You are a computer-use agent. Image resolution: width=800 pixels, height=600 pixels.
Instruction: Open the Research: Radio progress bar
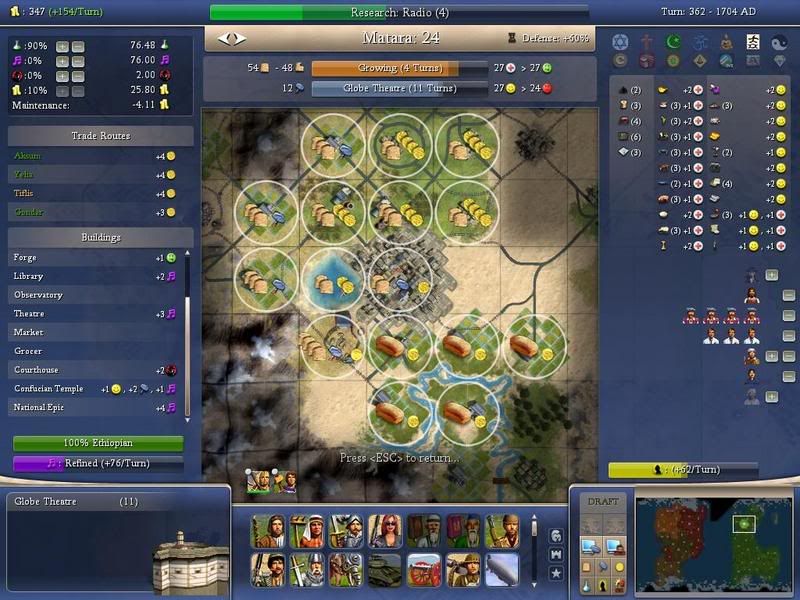coord(399,12)
